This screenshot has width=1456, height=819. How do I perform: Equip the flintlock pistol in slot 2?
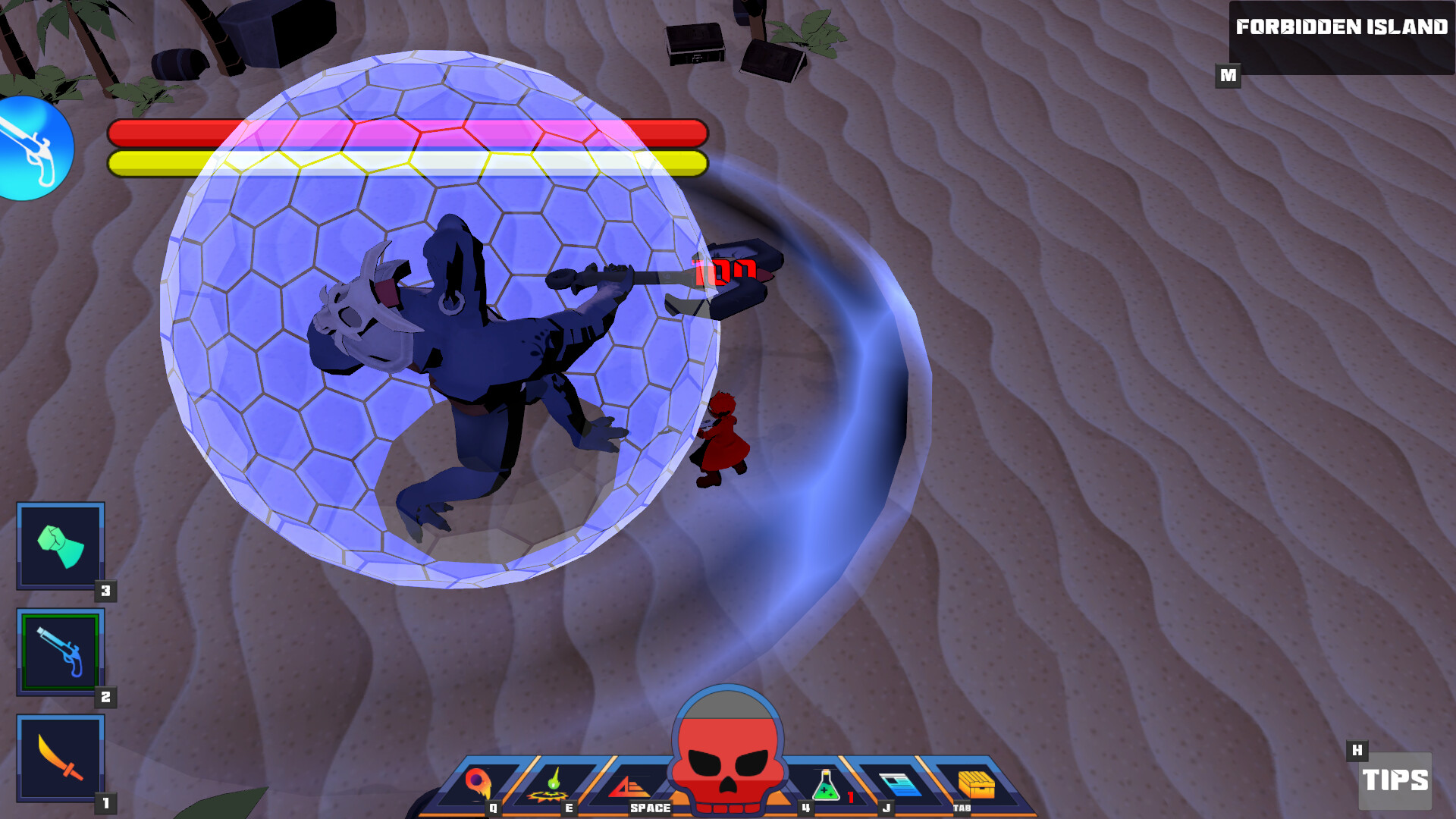tap(60, 652)
